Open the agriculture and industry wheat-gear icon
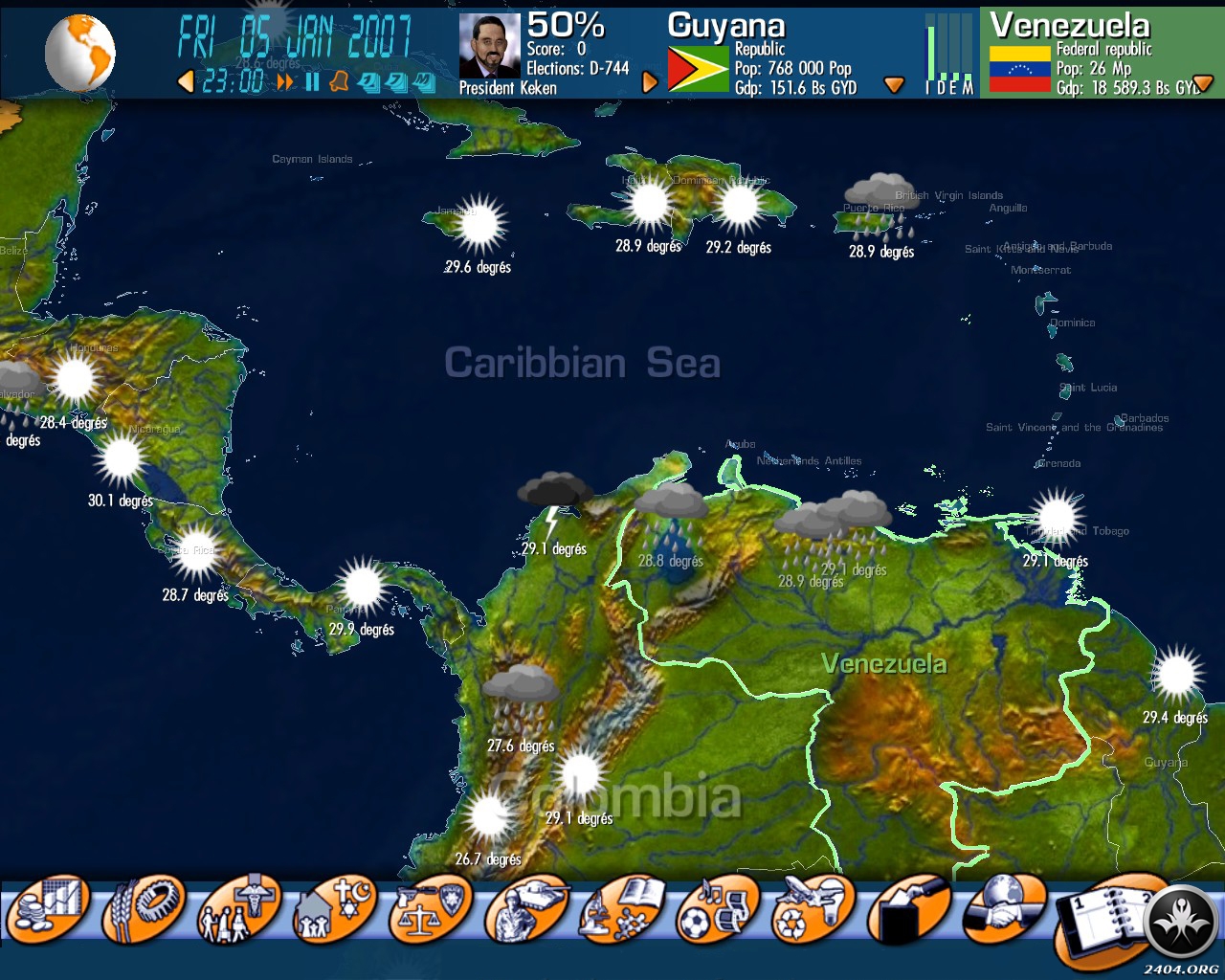1225x980 pixels. click(x=145, y=907)
